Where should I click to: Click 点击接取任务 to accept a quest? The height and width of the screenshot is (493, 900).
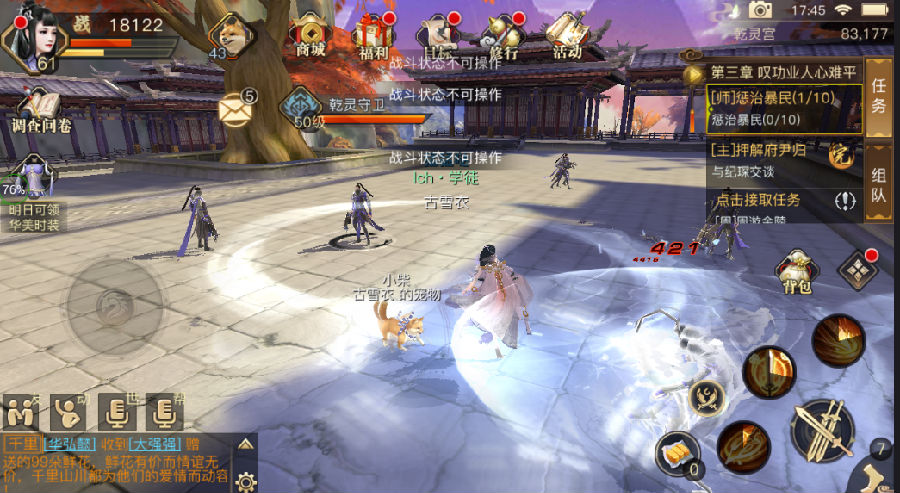pyautogui.click(x=772, y=201)
